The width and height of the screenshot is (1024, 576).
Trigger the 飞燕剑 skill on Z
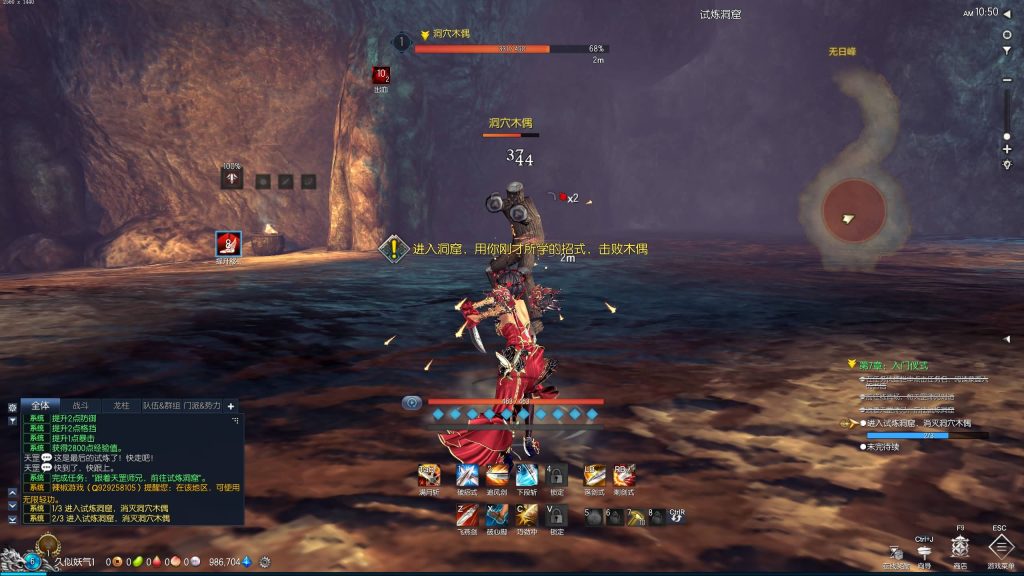tap(466, 515)
